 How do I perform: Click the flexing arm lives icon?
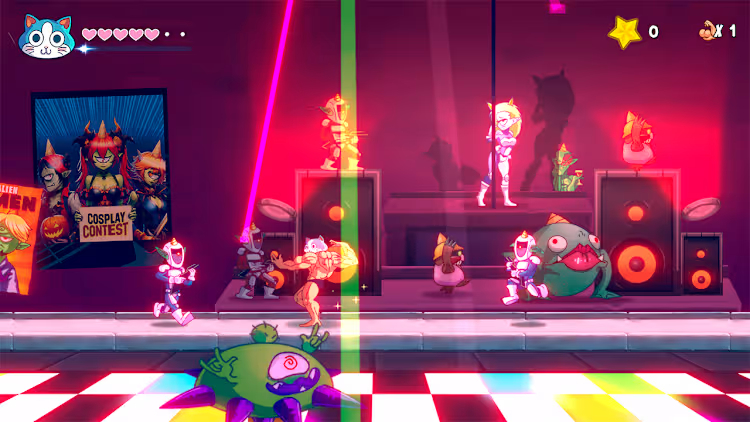click(708, 31)
